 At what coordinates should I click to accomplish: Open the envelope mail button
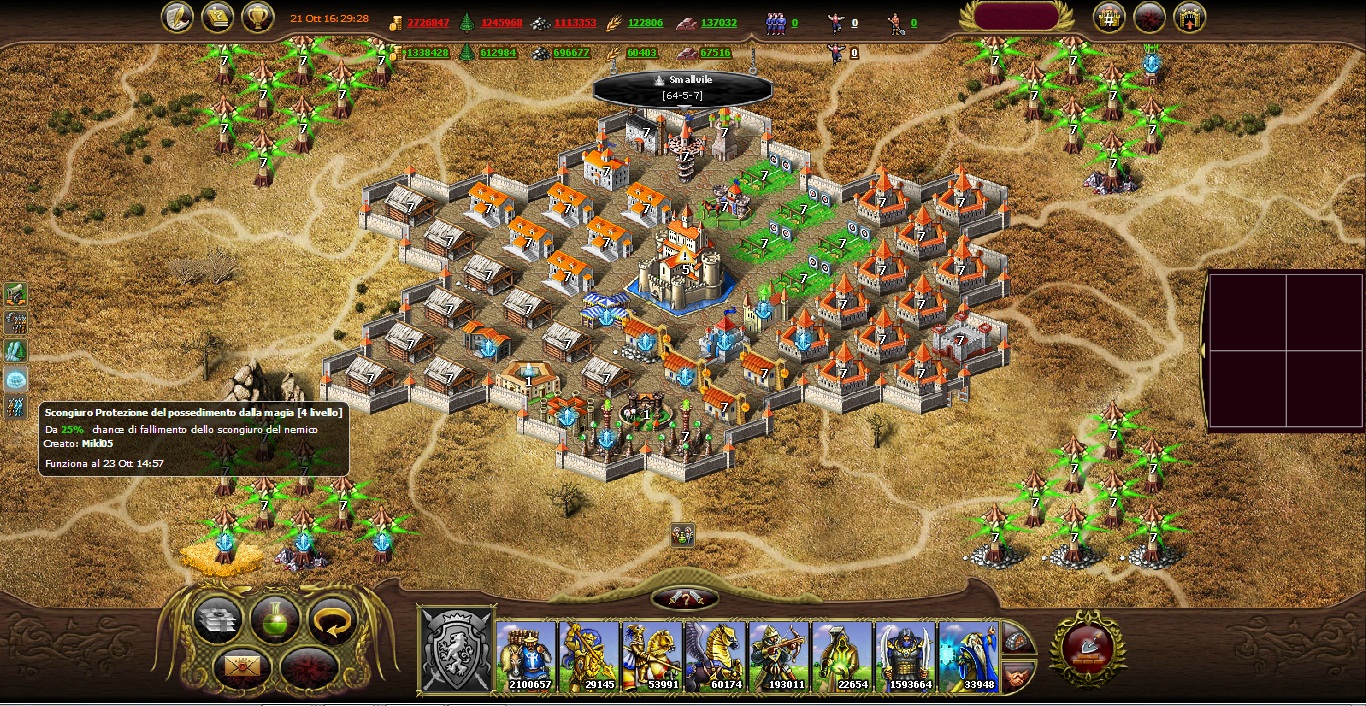(x=237, y=665)
